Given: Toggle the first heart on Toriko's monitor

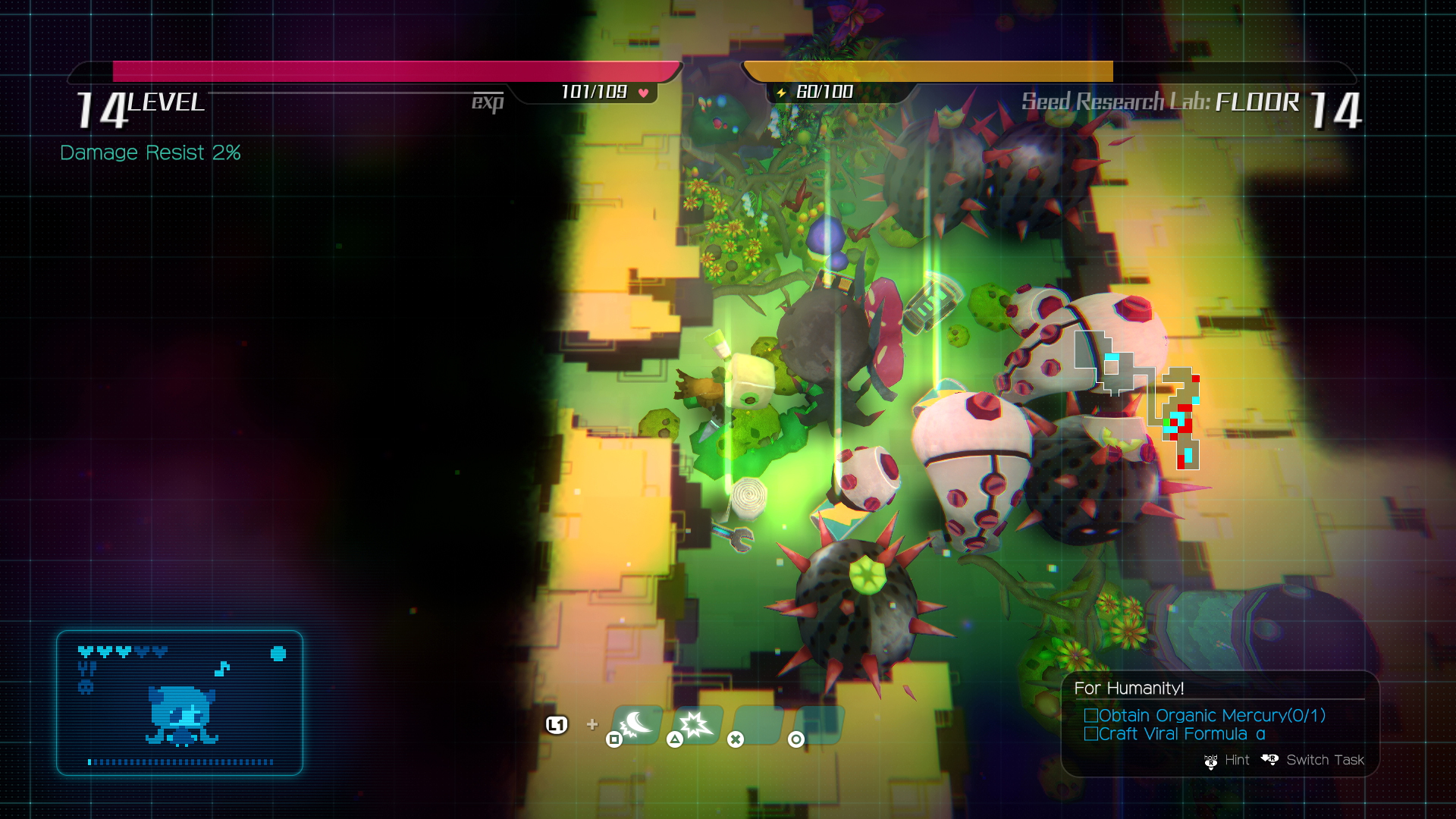Looking at the screenshot, I should [x=86, y=651].
